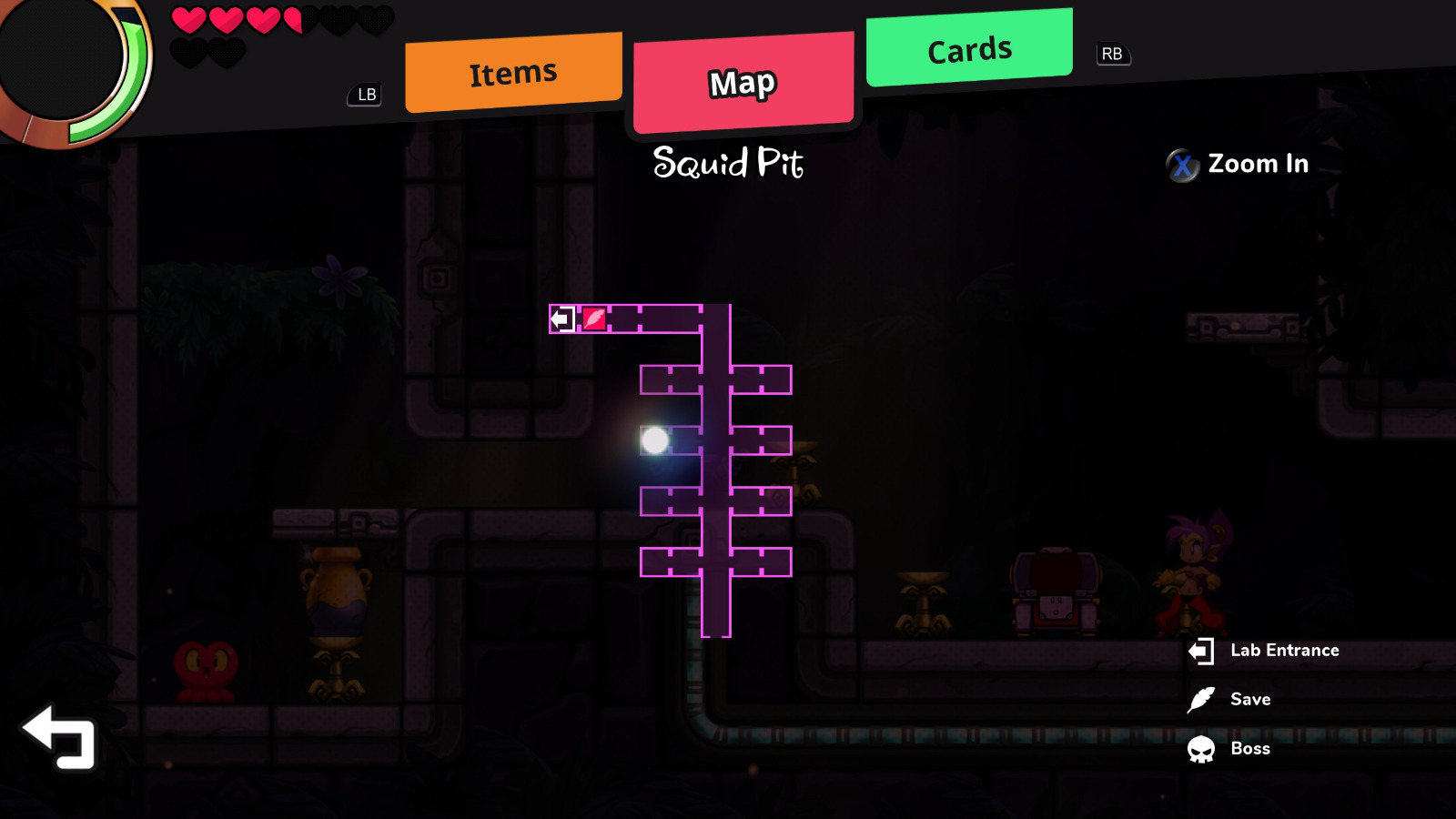
Task: Click the X controller button icon near Zoom In
Action: [x=1181, y=165]
